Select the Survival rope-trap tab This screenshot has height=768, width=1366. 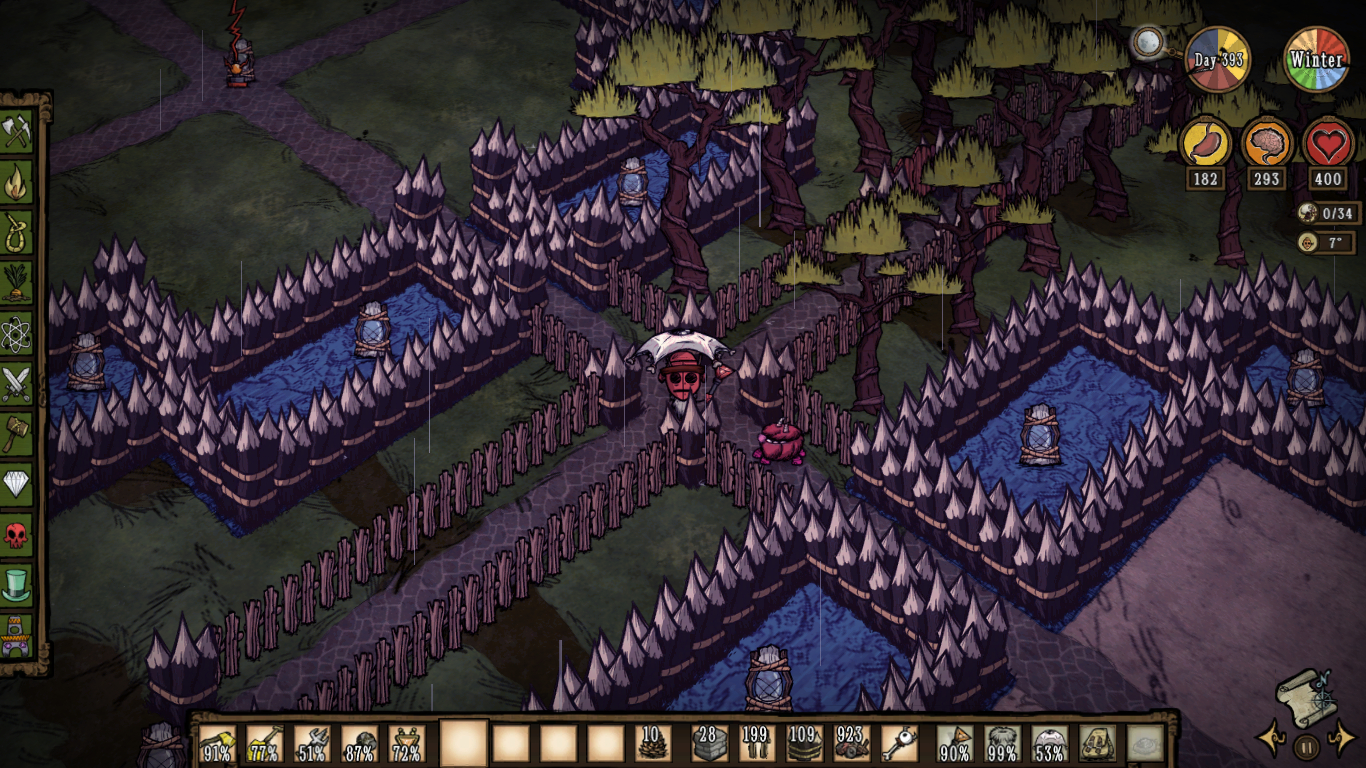[x=17, y=232]
